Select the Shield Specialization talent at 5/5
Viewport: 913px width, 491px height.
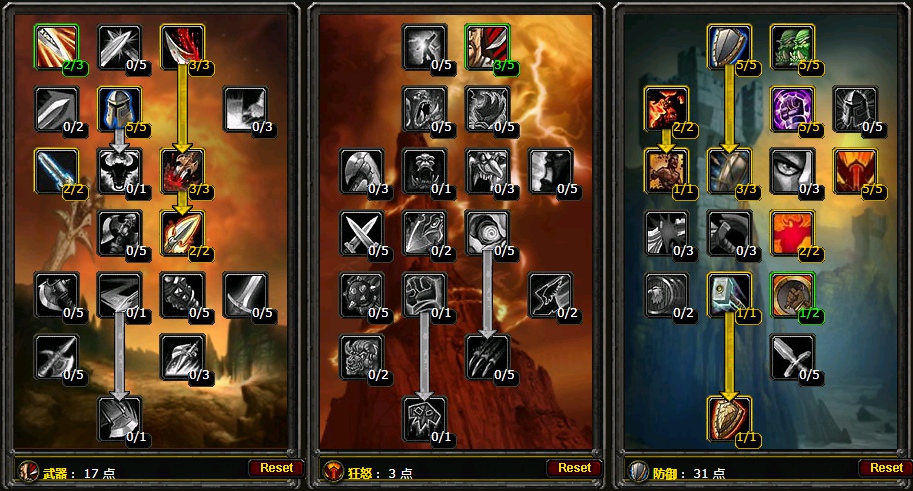[729, 46]
